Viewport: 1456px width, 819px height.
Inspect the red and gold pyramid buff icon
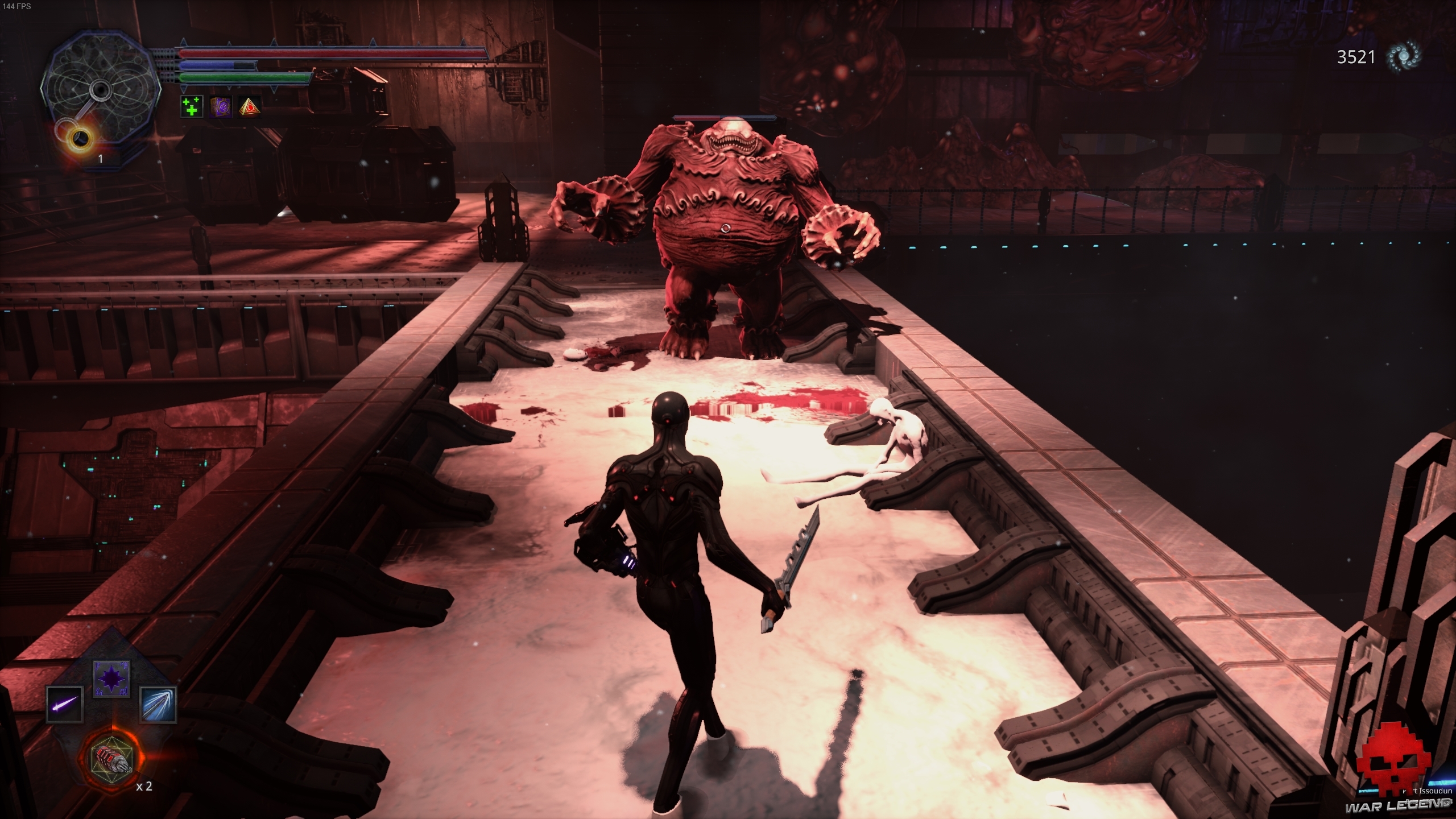point(249,106)
